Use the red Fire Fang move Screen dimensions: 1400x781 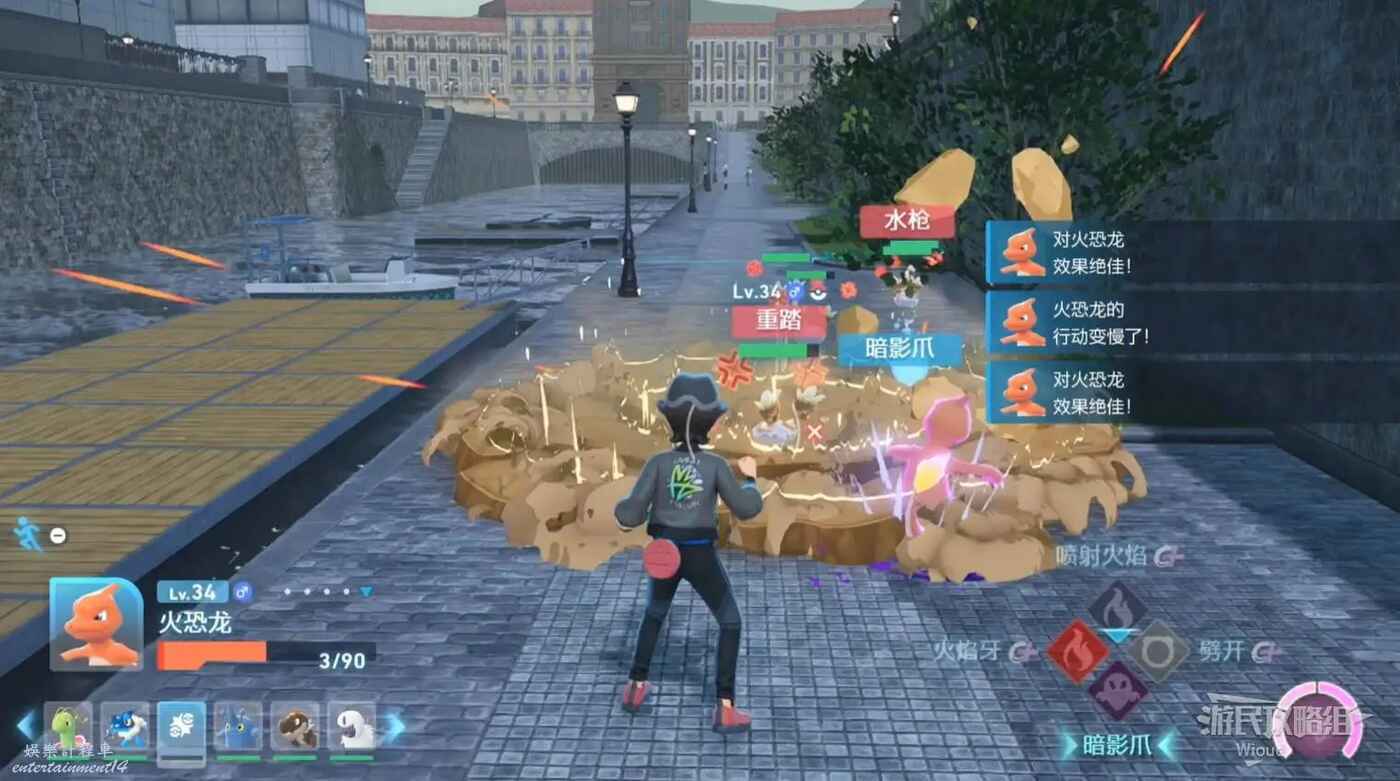[x=1077, y=652]
